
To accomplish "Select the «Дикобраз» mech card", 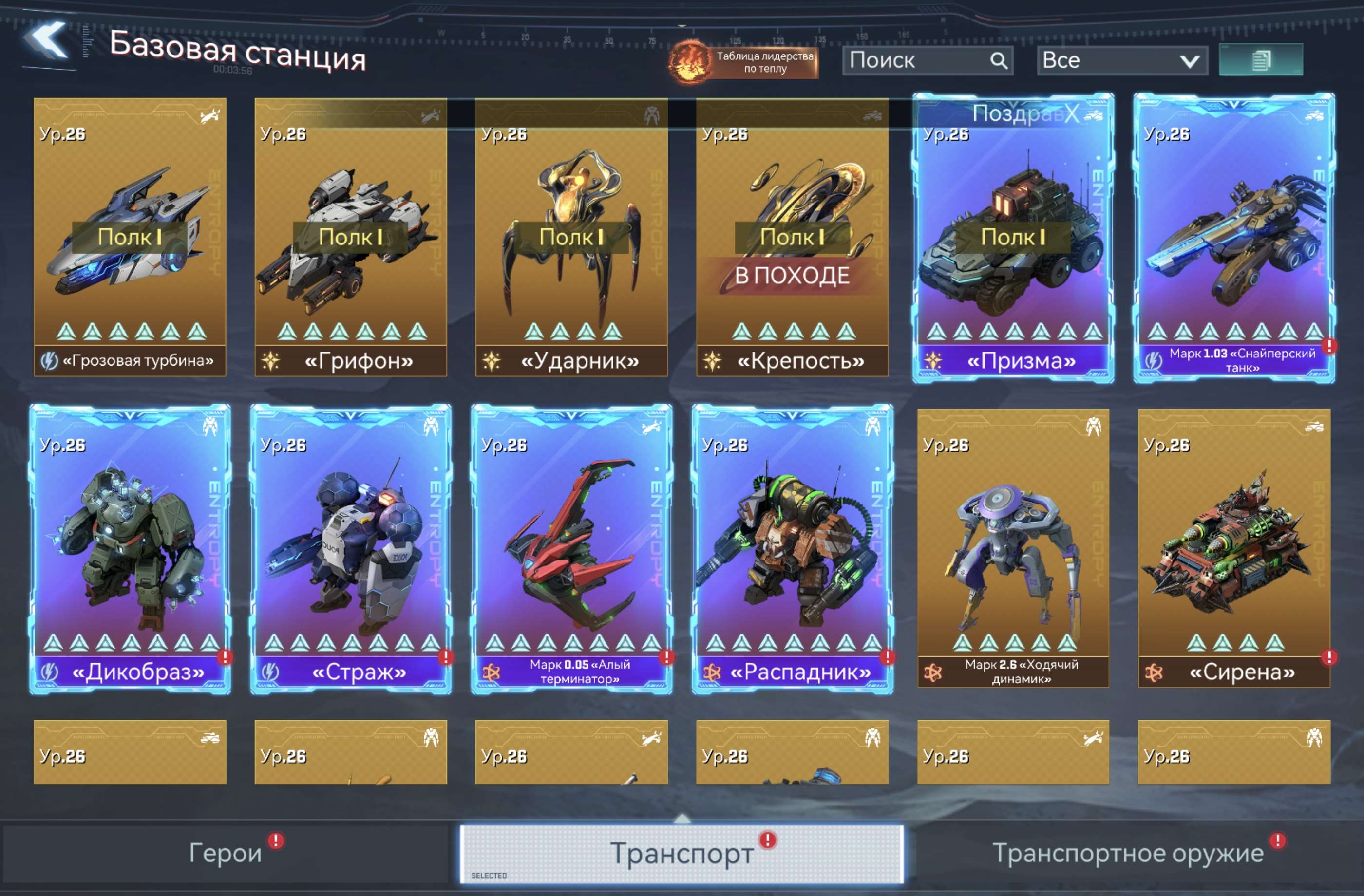I will (130, 548).
